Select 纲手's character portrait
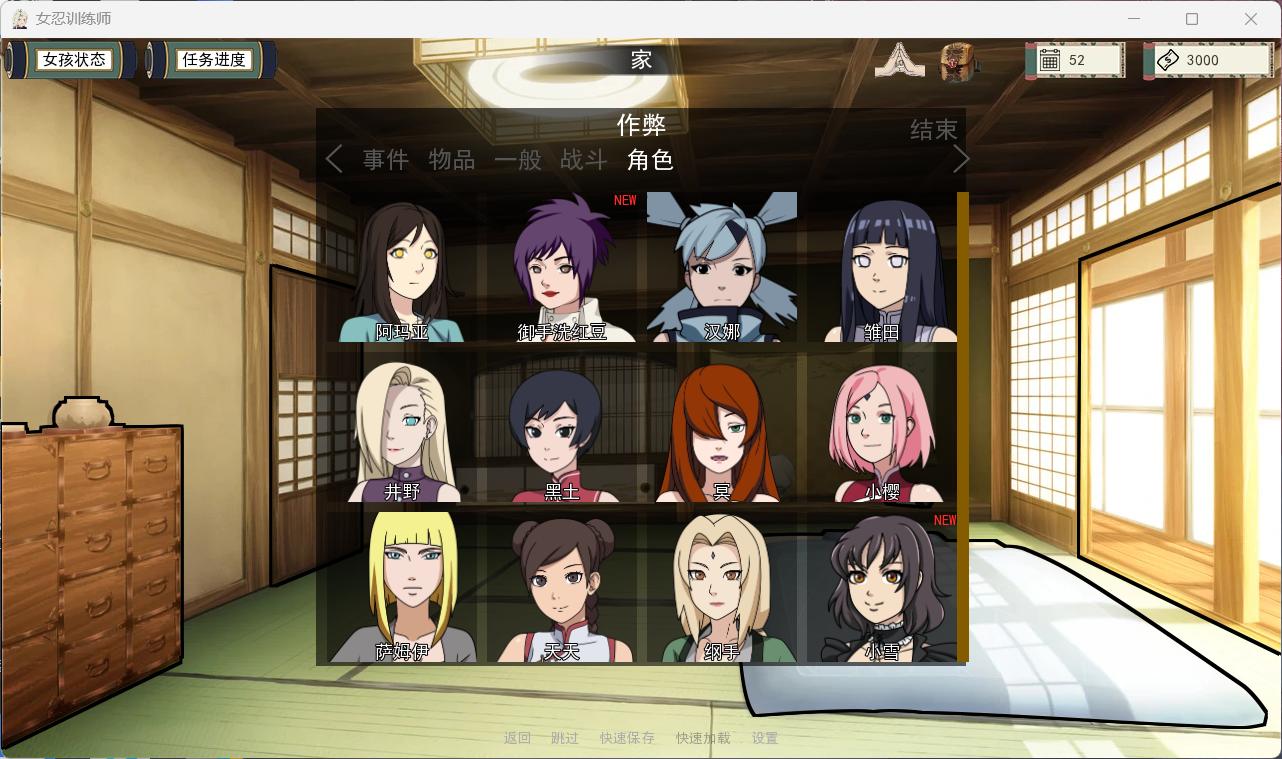Screen dimensions: 1282x759 click(x=722, y=590)
